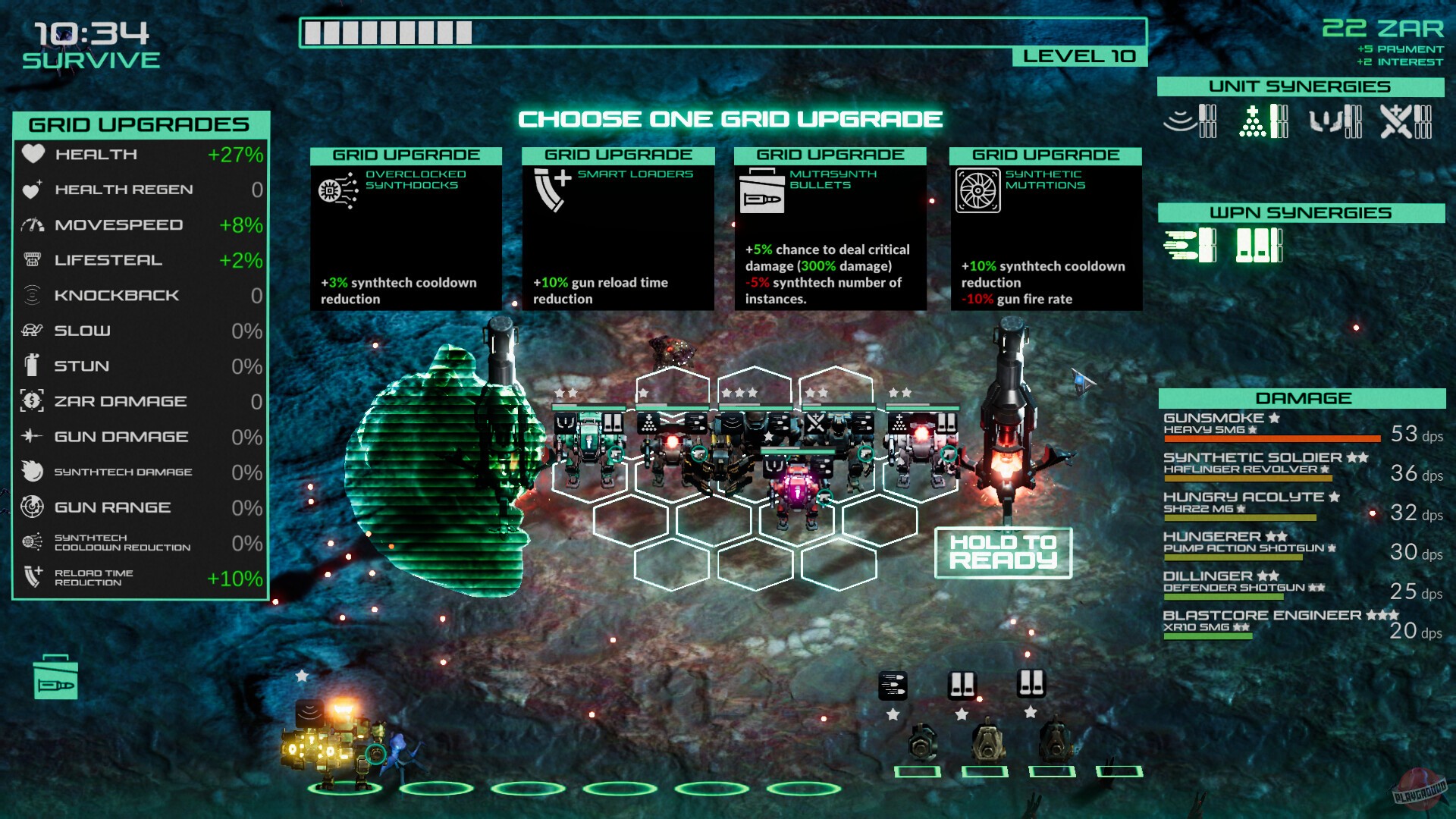The height and width of the screenshot is (819, 1456).
Task: Select the Lifesteal icon in the stats panel
Action: coord(32,259)
